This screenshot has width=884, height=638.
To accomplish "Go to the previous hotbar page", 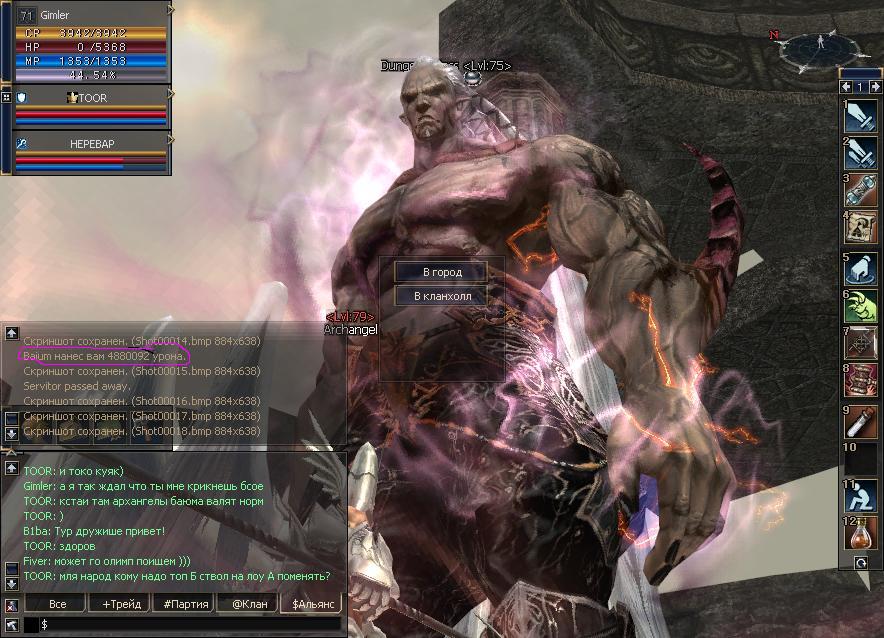I will [847, 87].
